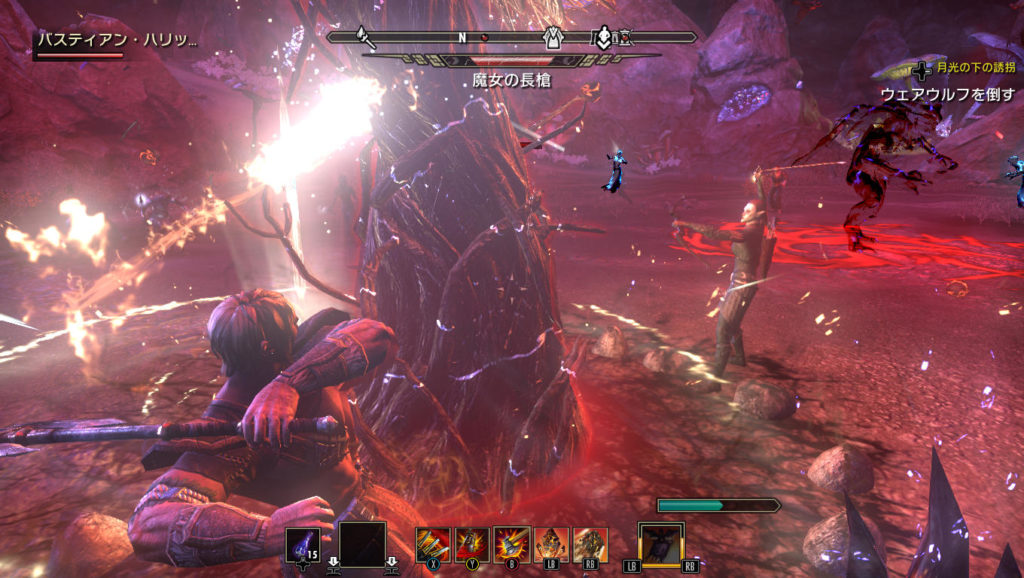Select the hooded figure compass marker
The image size is (1024, 578).
tap(551, 38)
